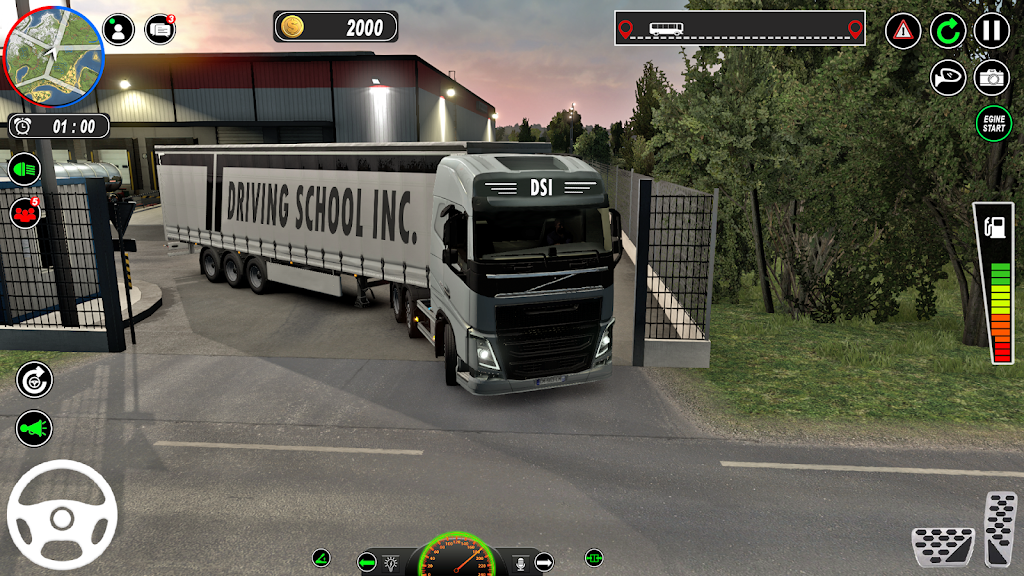This screenshot has width=1024, height=576.
Task: Toggle the green headlights button
Action: pyautogui.click(x=25, y=168)
